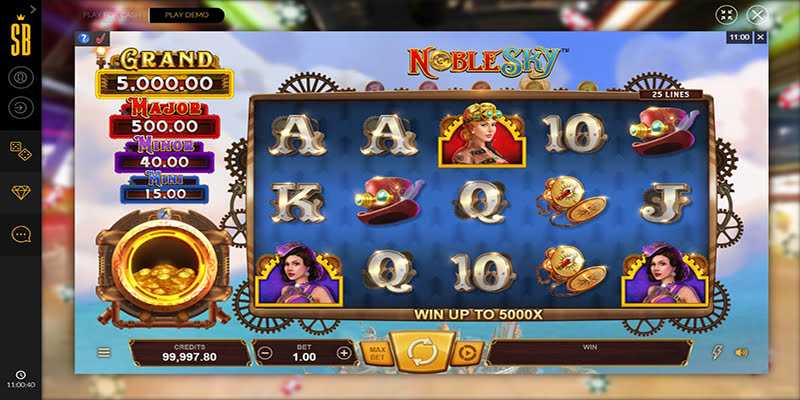This screenshot has height=400, width=800.
Task: Open the user profile icon in the sidebar
Action: (x=20, y=76)
